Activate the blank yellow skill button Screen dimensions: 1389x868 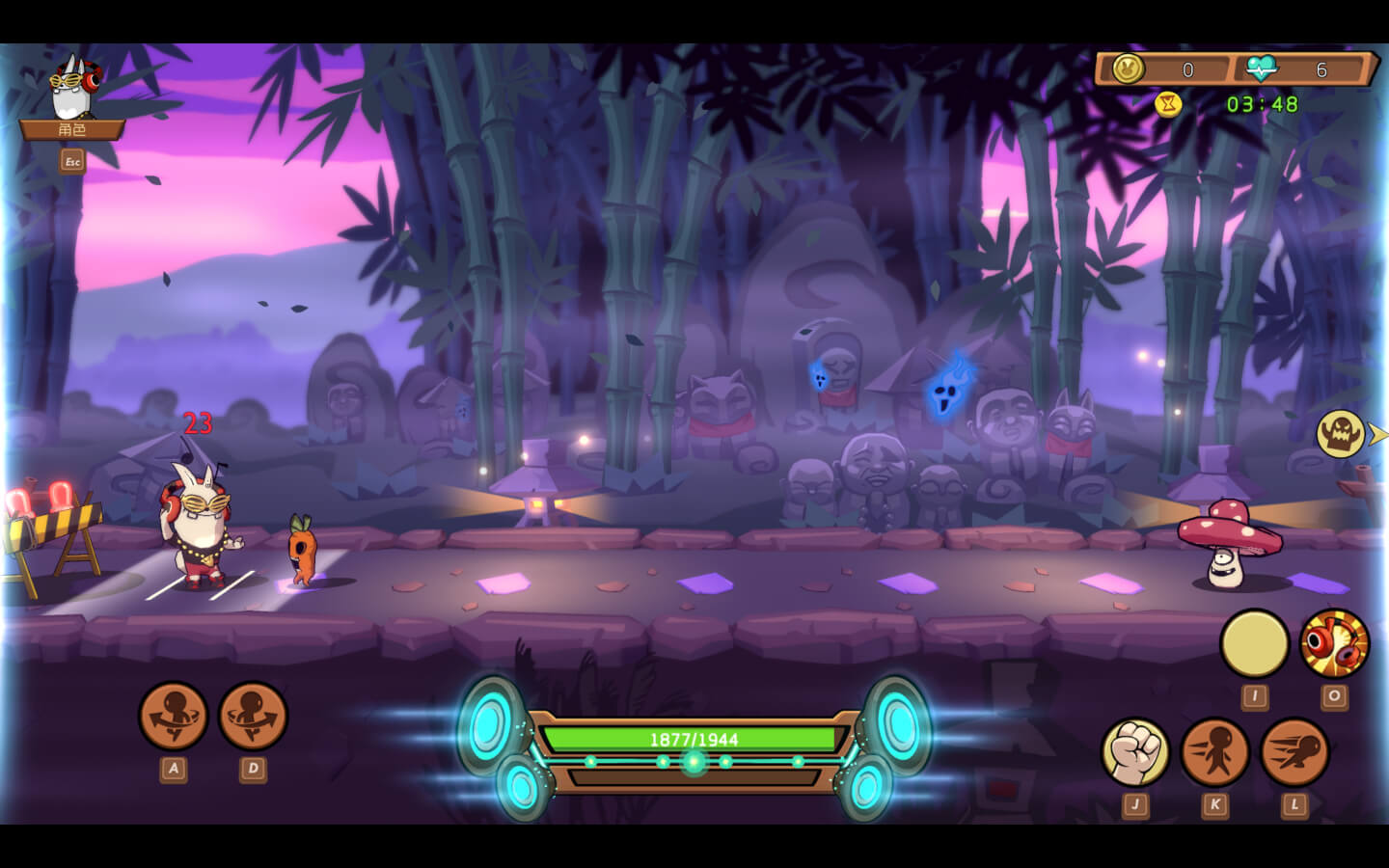click(1254, 643)
